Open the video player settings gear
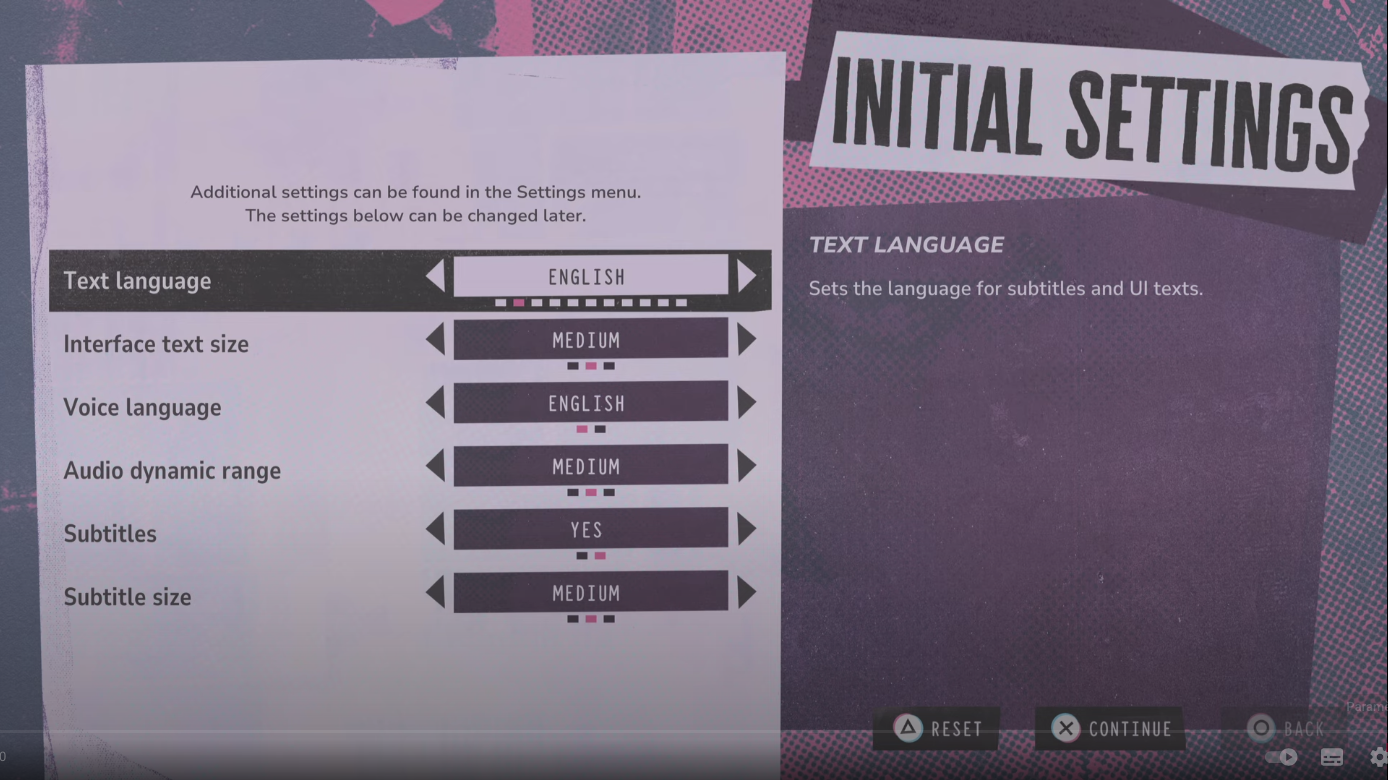Viewport: 1388px width, 780px height. coord(1378,758)
